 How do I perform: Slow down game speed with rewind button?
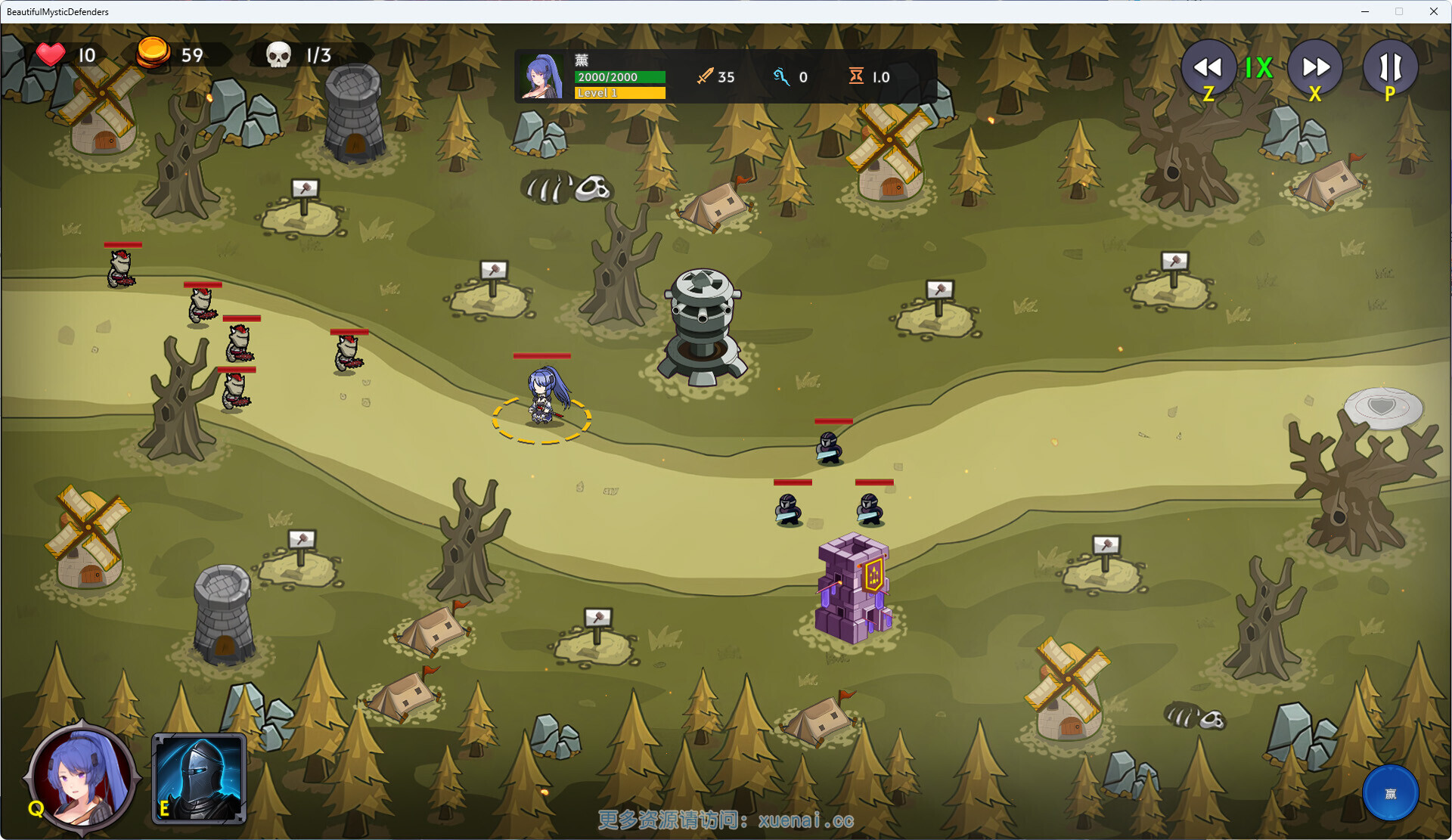[1208, 68]
